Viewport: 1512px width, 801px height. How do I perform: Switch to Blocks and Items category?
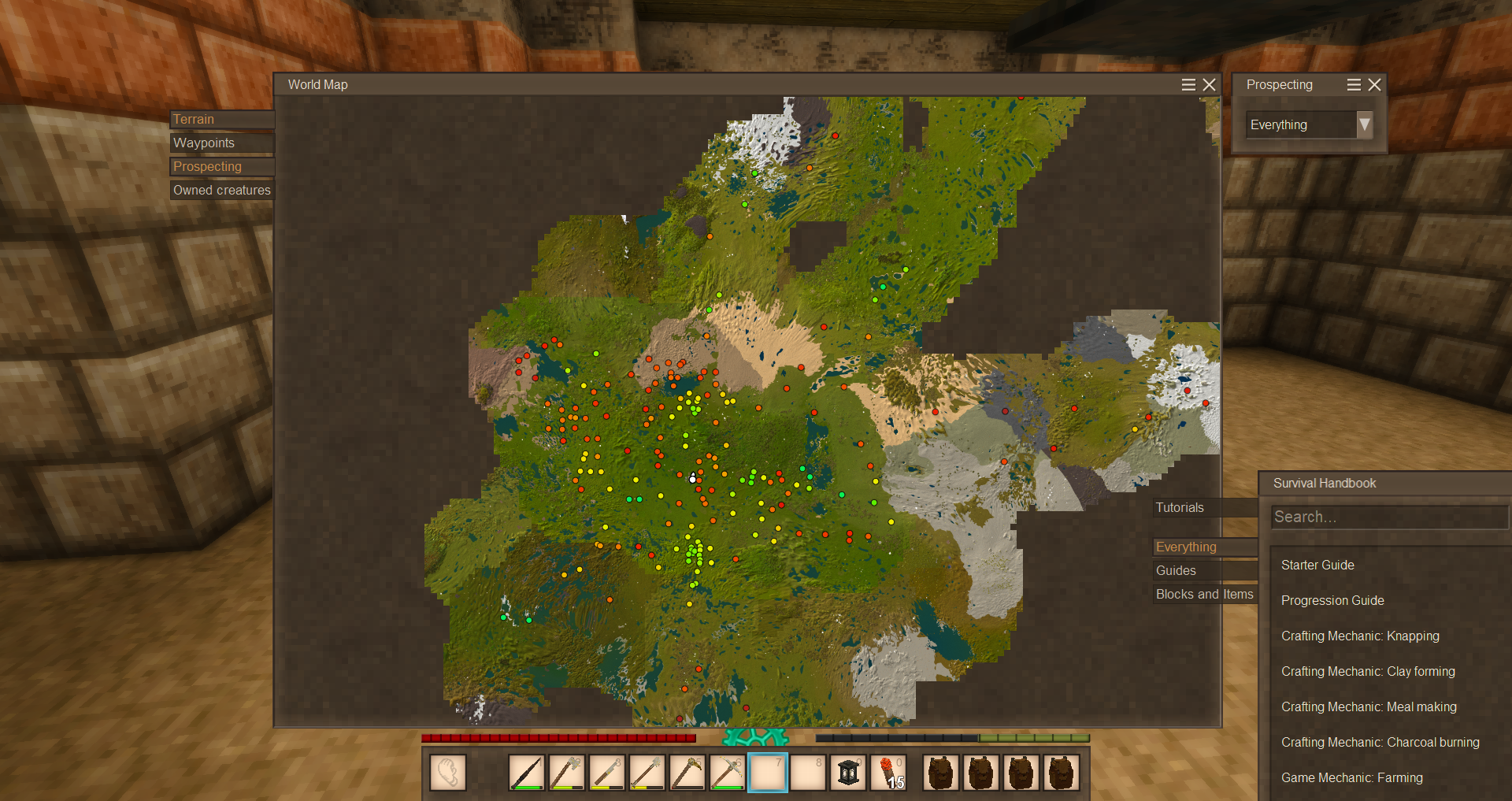pyautogui.click(x=1204, y=595)
